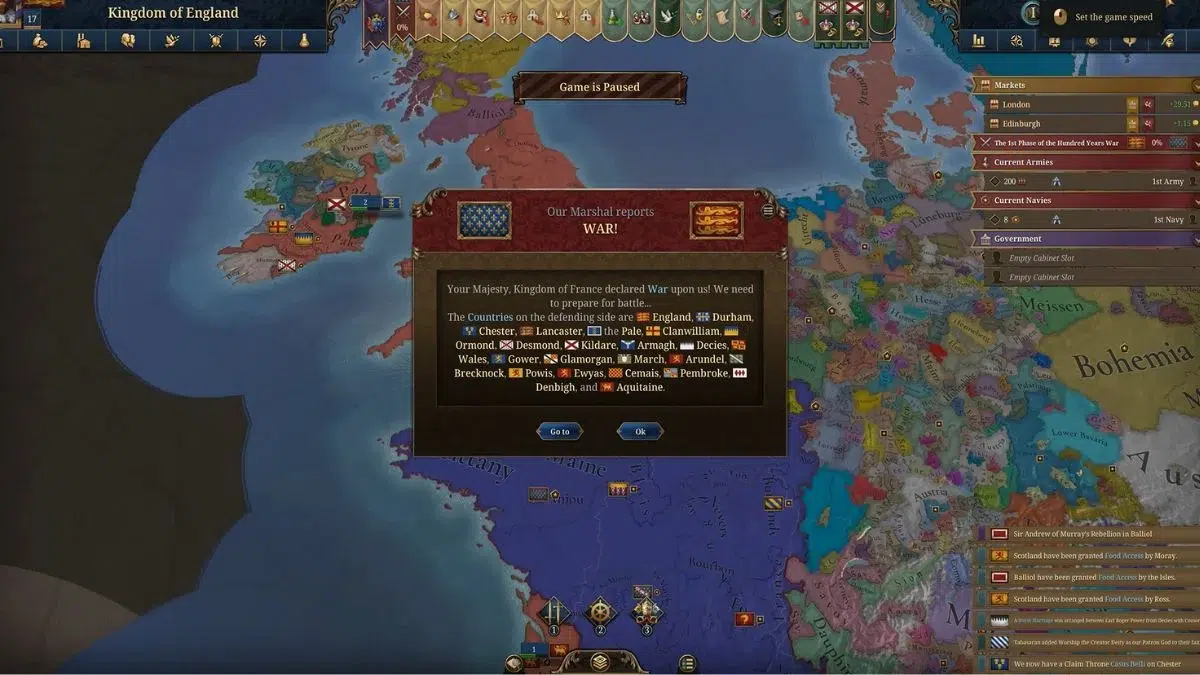
Task: Click the Go to button in war dialog
Action: [559, 431]
